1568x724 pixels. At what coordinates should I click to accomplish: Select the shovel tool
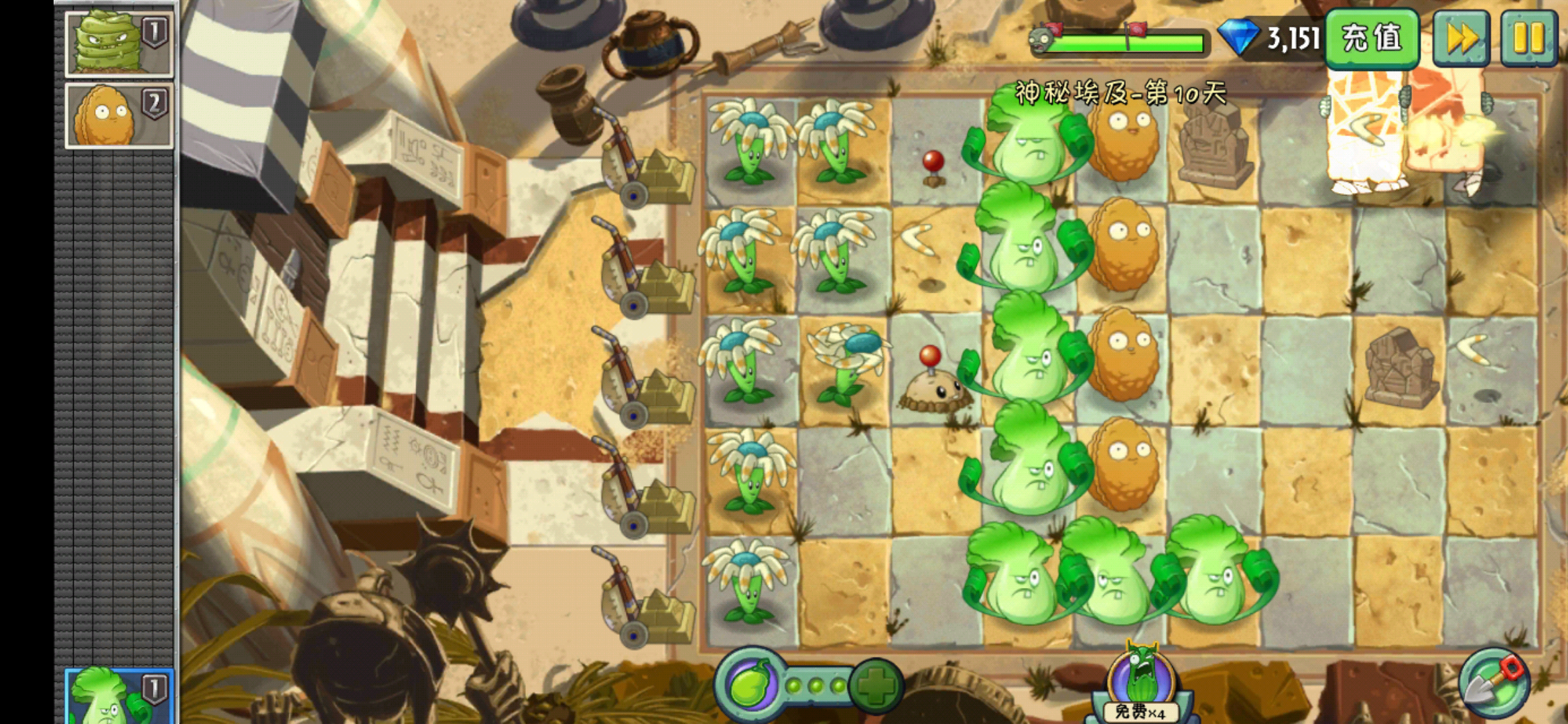click(1494, 684)
